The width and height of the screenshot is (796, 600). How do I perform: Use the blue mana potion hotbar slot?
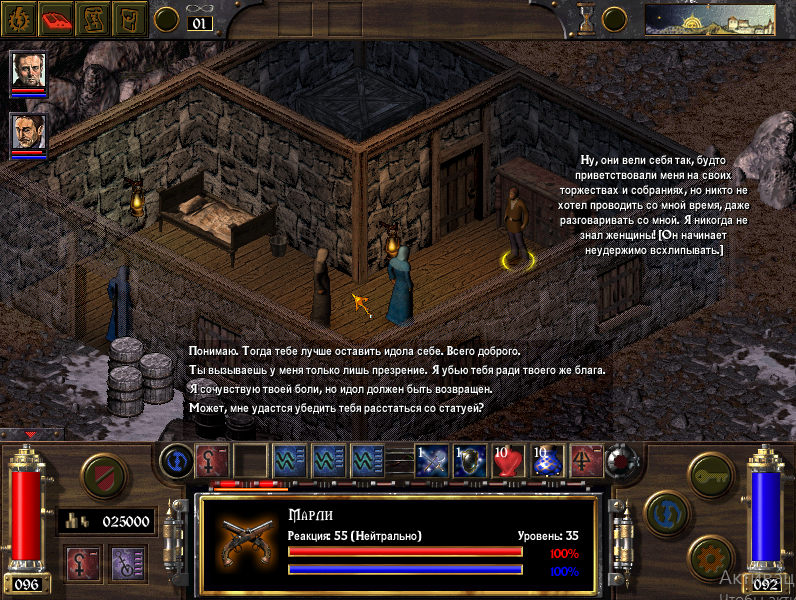click(549, 460)
